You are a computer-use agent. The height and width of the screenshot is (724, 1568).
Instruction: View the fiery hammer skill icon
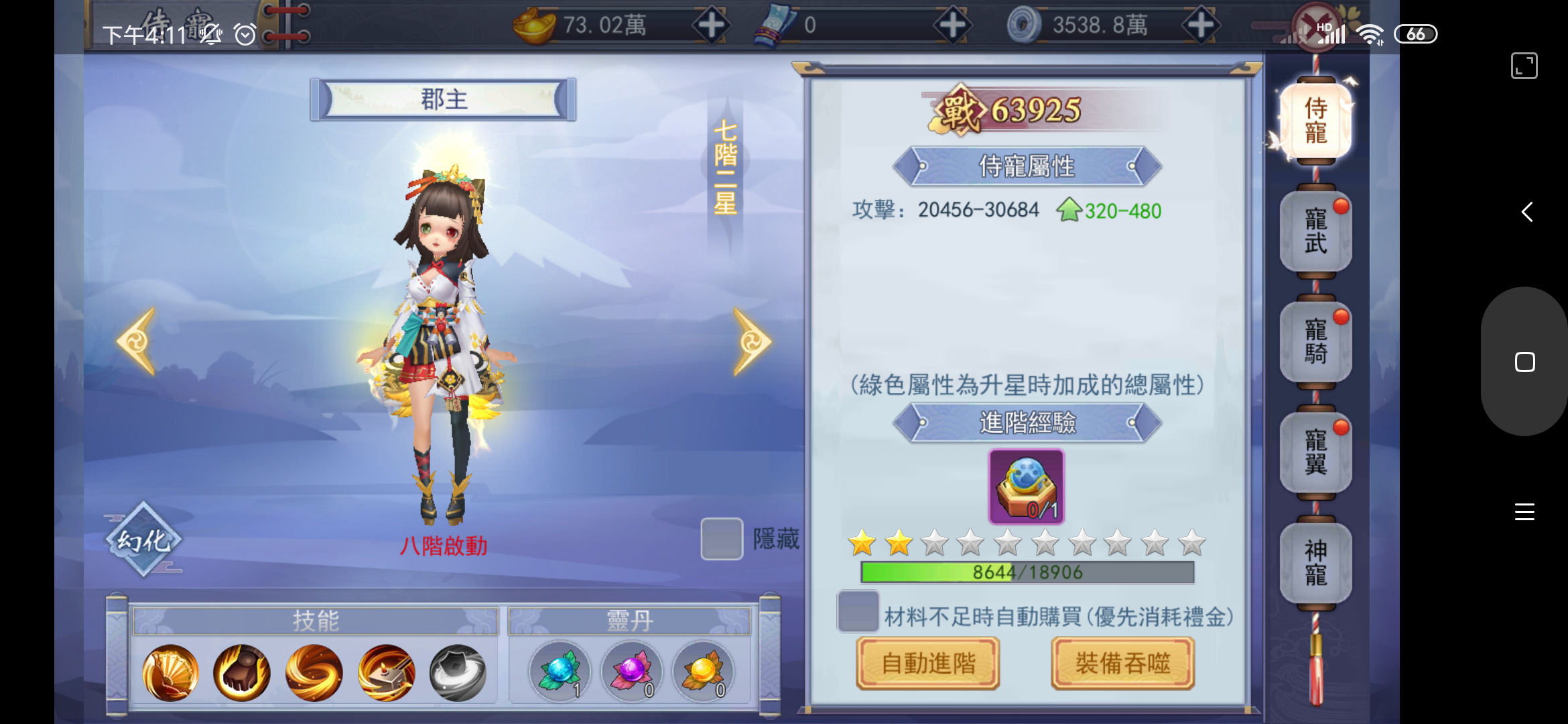pos(384,672)
